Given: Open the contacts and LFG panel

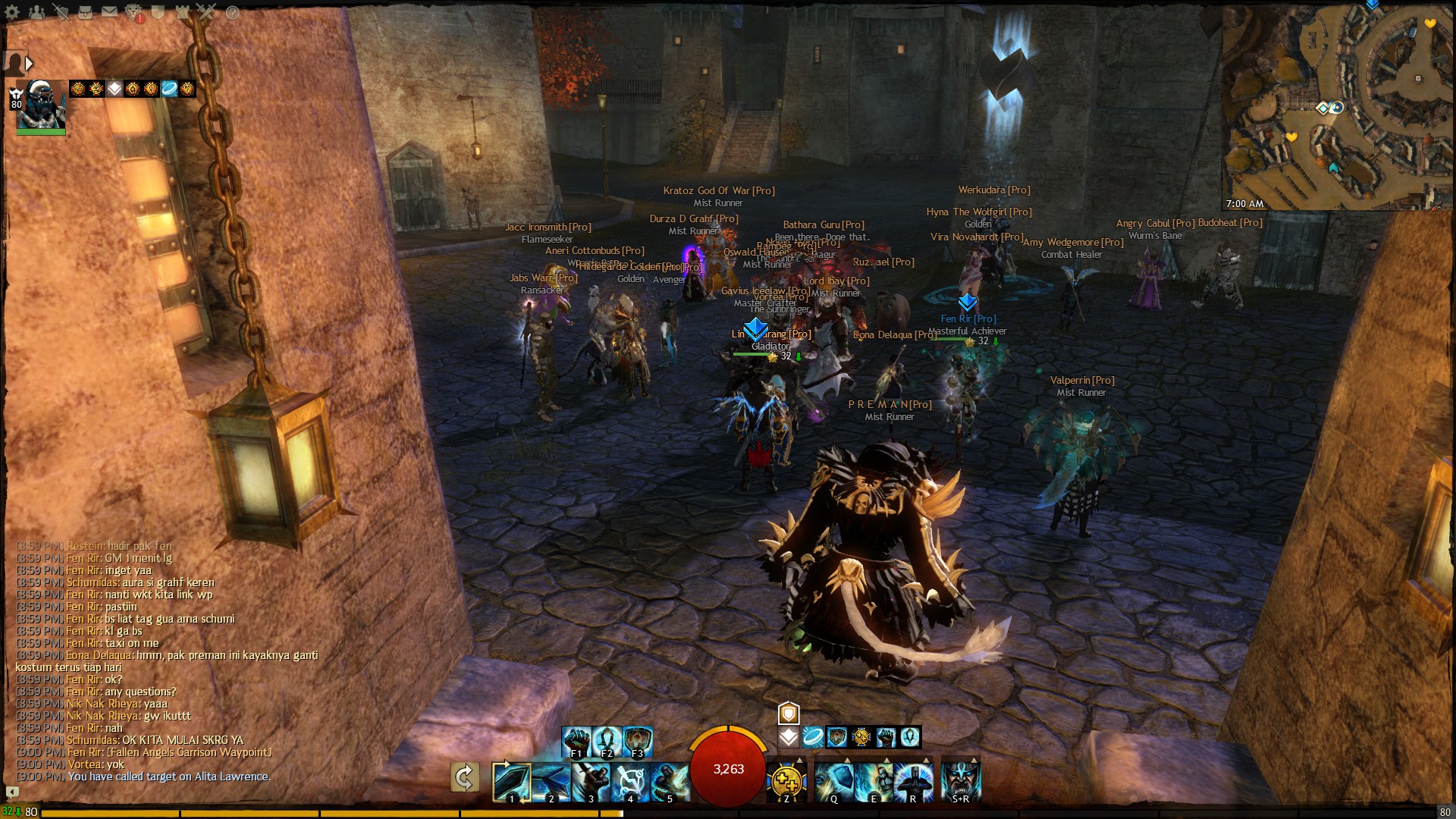Looking at the screenshot, I should pyautogui.click(x=36, y=12).
